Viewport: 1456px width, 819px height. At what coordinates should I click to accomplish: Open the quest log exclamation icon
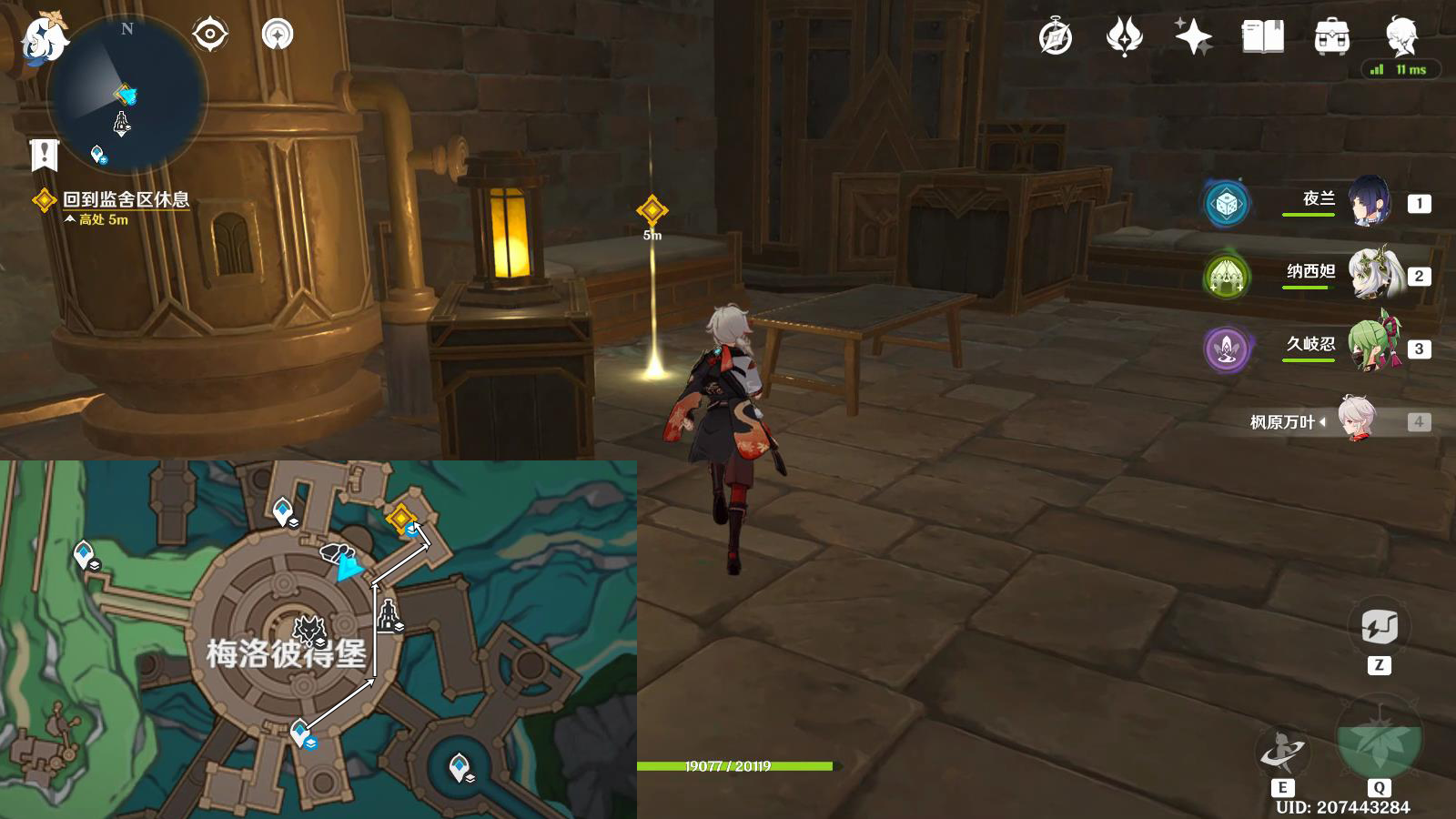[x=44, y=156]
